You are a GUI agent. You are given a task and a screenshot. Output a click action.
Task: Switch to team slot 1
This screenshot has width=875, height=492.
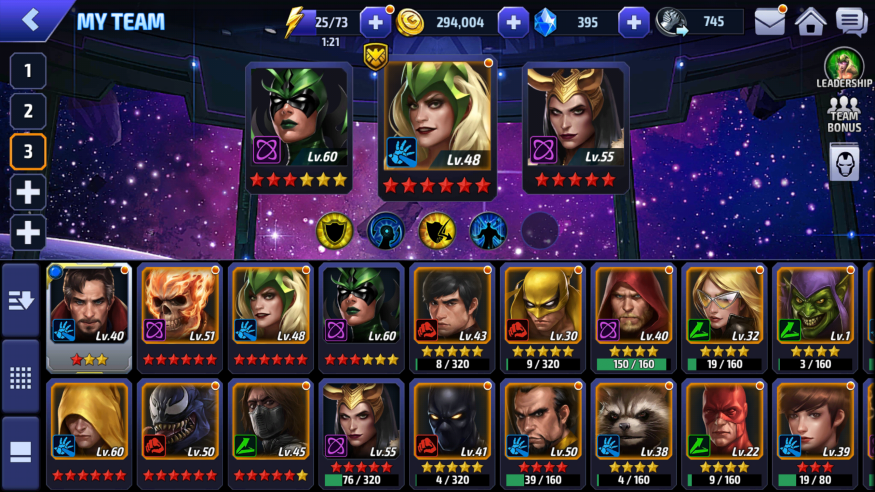tap(28, 71)
